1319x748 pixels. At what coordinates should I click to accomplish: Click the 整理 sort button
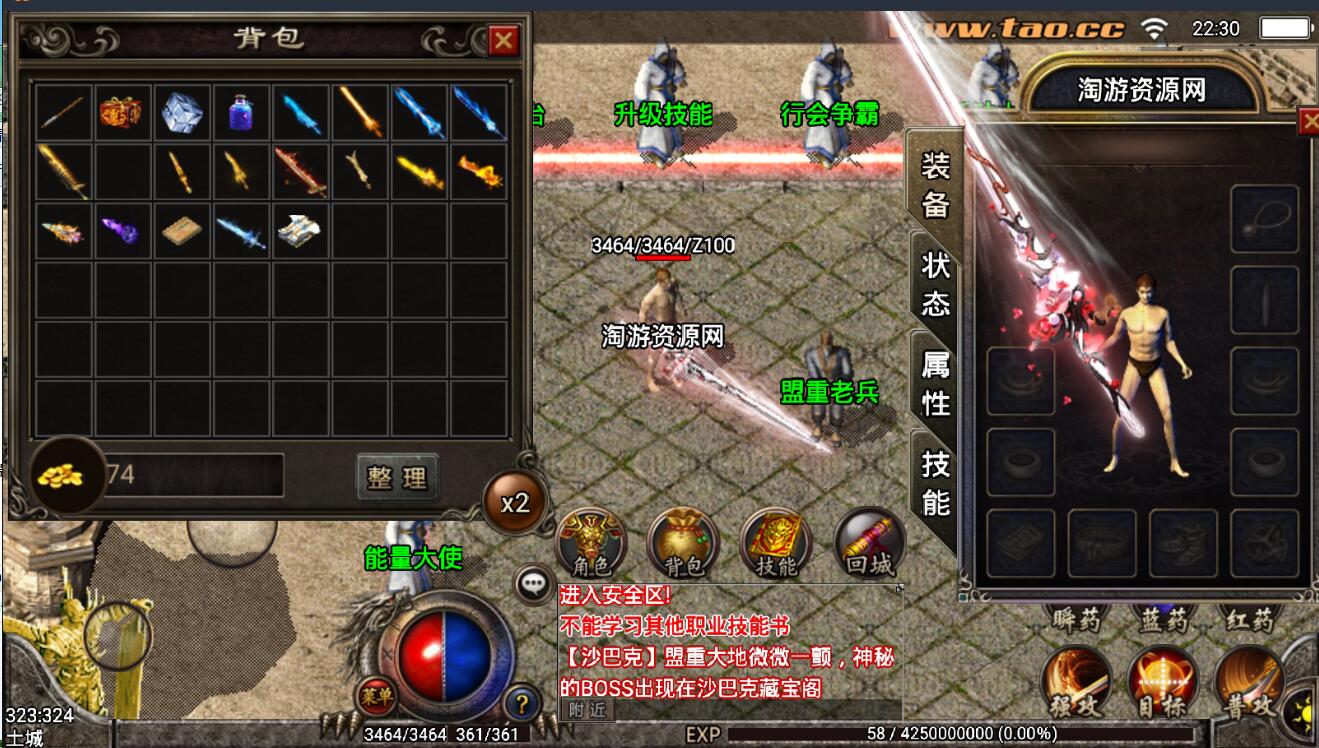coord(397,477)
